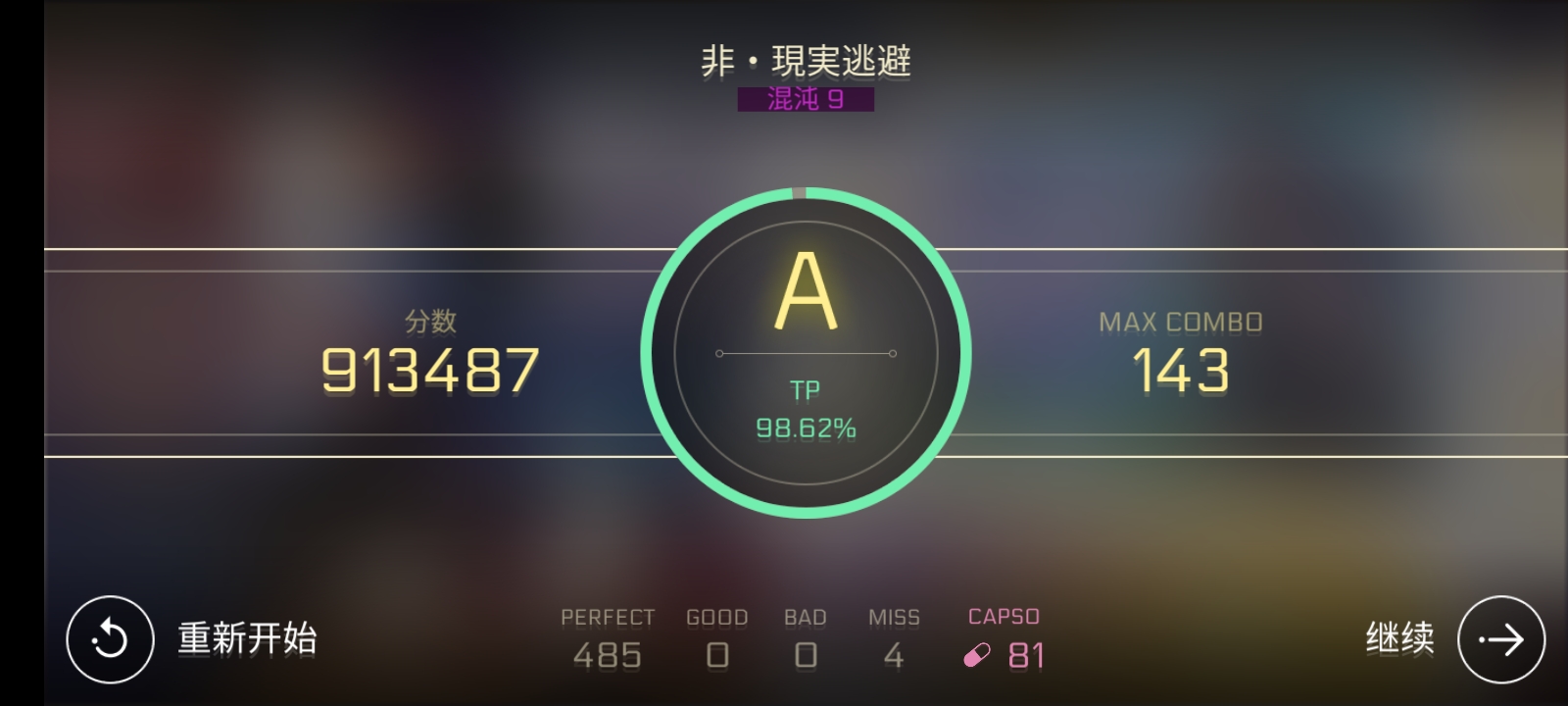Click the continue arrow icon

point(1500,638)
